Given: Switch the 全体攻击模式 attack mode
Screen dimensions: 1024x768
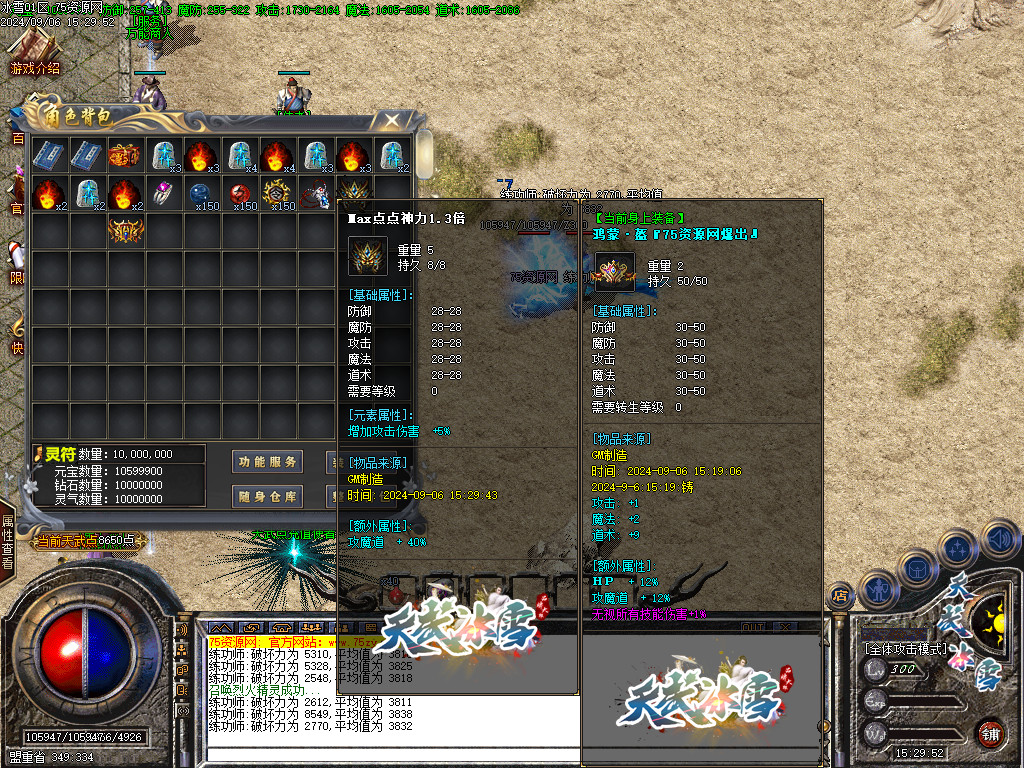Looking at the screenshot, I should coord(905,648).
